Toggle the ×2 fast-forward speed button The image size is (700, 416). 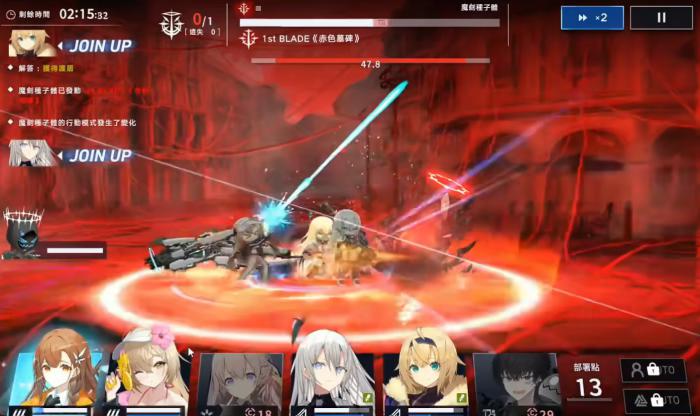592,18
